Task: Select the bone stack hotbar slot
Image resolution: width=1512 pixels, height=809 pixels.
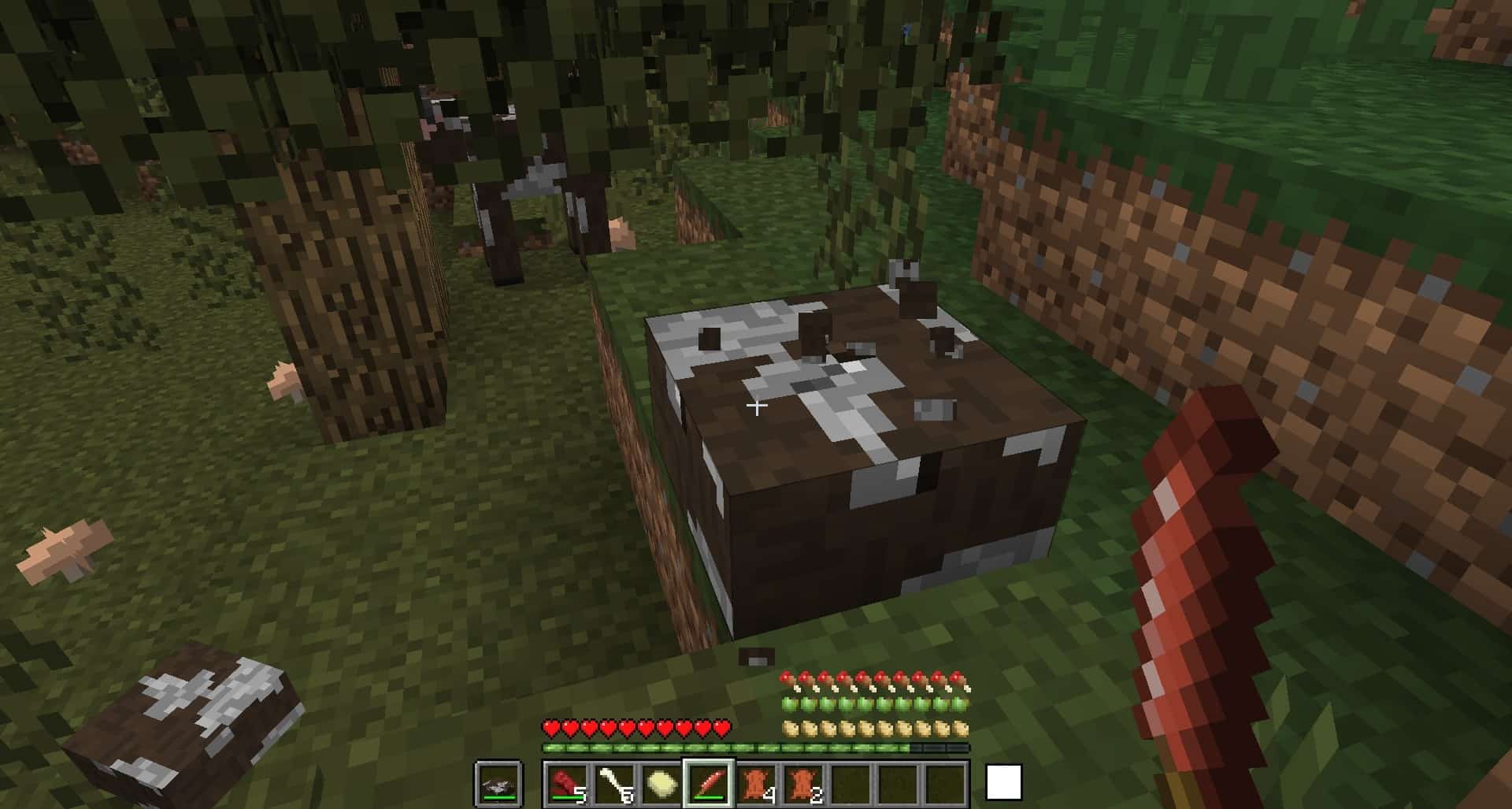Action: pyautogui.click(x=615, y=784)
